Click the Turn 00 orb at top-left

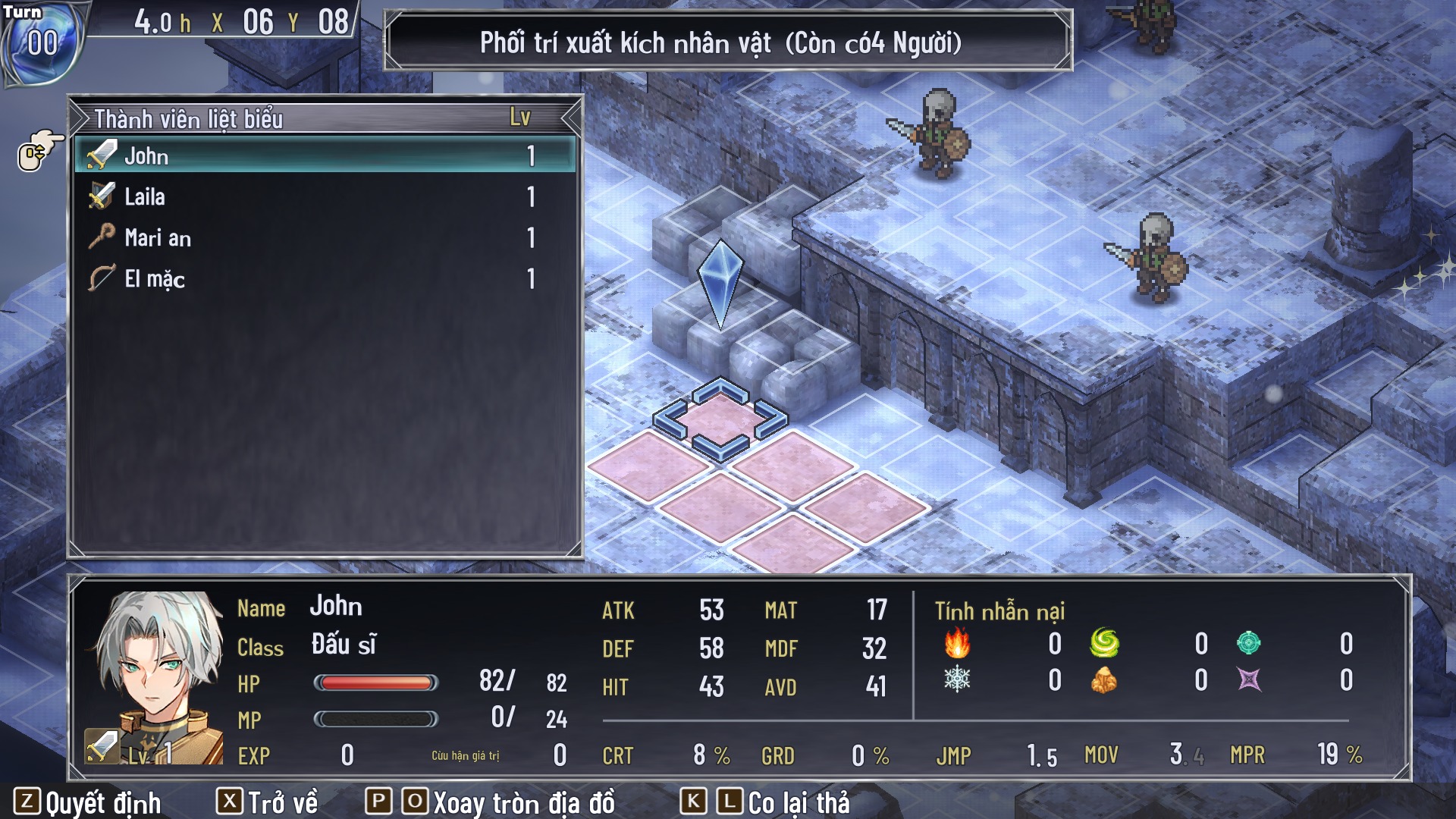pos(42,42)
